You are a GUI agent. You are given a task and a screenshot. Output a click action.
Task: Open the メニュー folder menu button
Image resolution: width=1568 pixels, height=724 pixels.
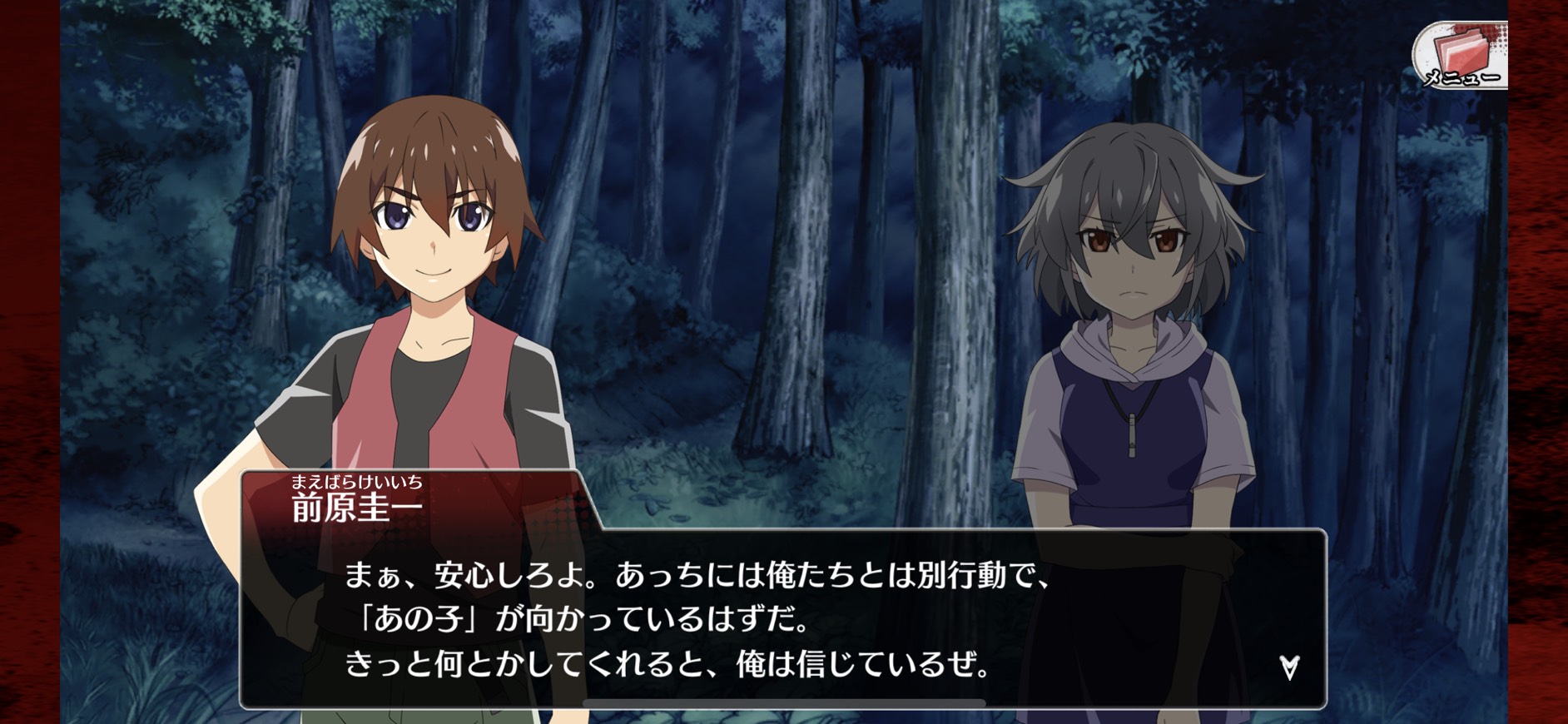tap(1461, 56)
